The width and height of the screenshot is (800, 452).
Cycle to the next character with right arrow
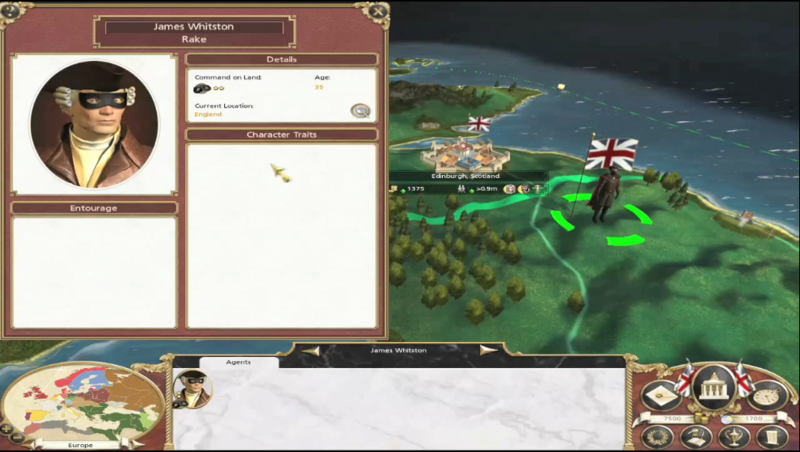(488, 351)
